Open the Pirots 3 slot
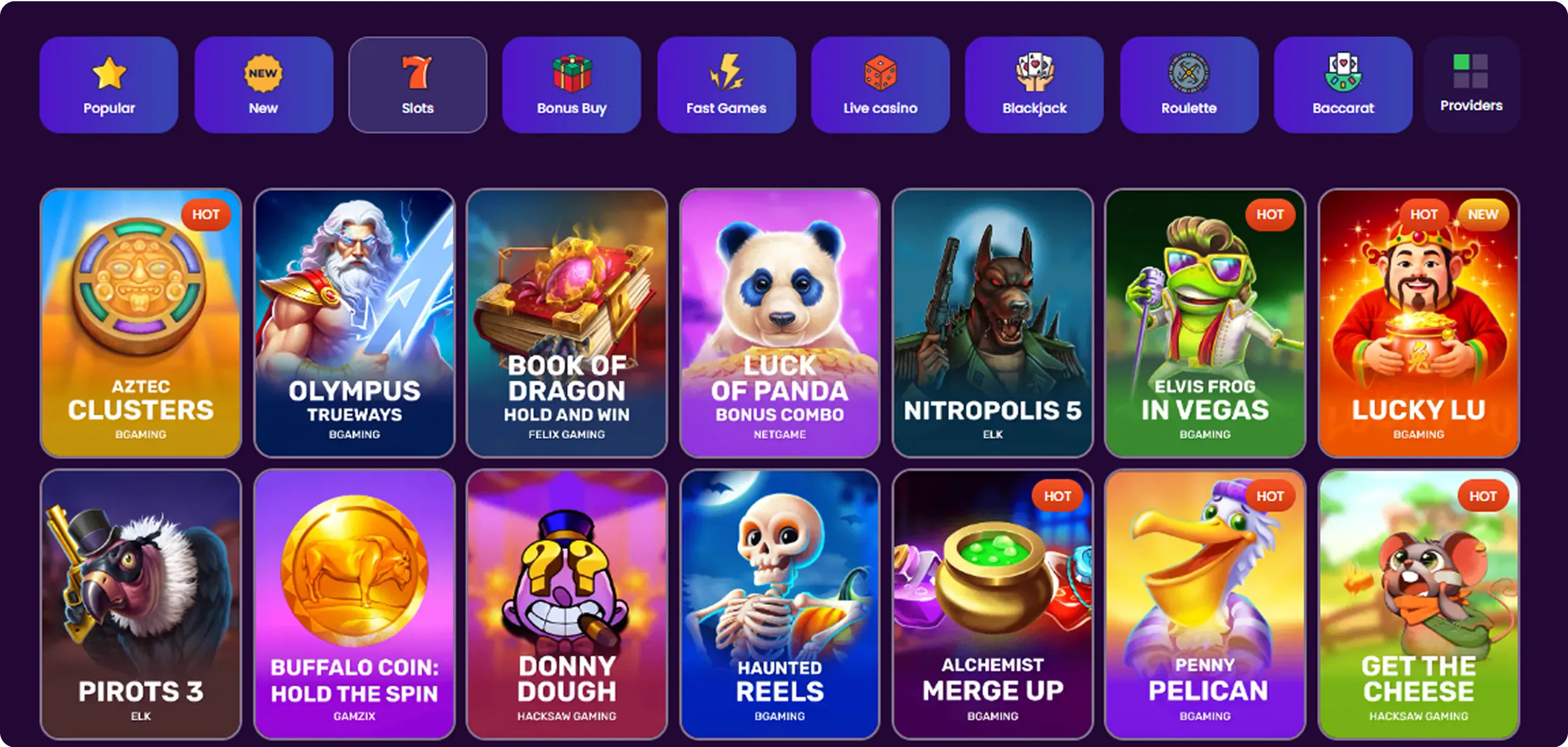 pyautogui.click(x=140, y=604)
